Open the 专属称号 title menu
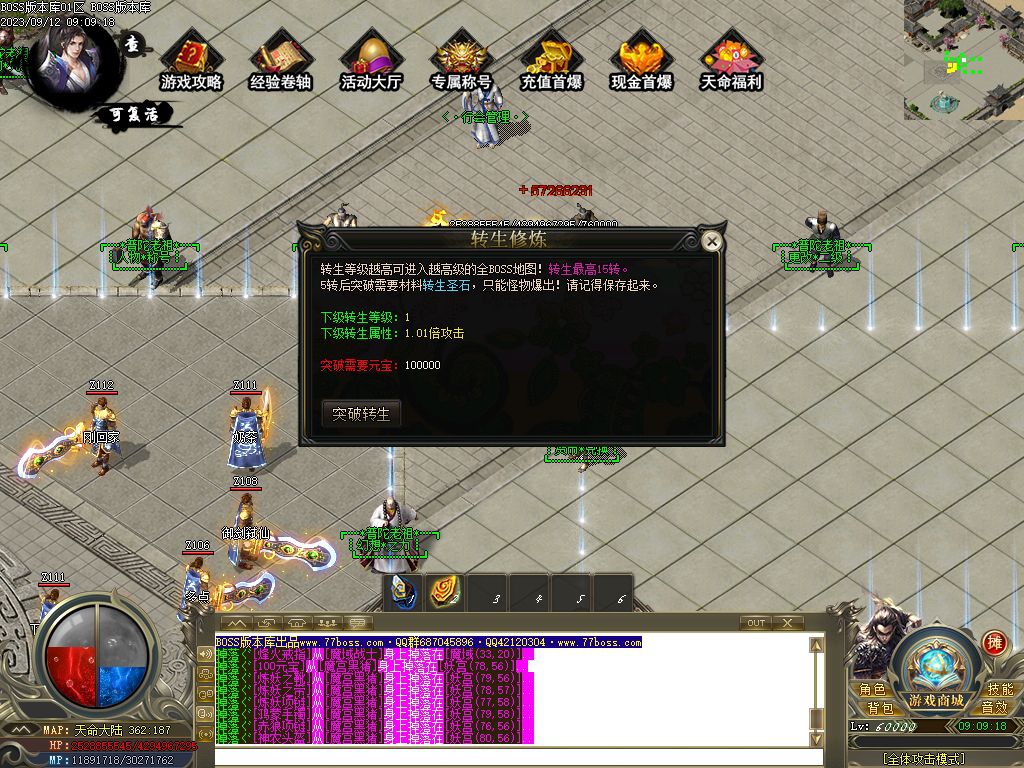This screenshot has width=1024, height=768. (461, 63)
